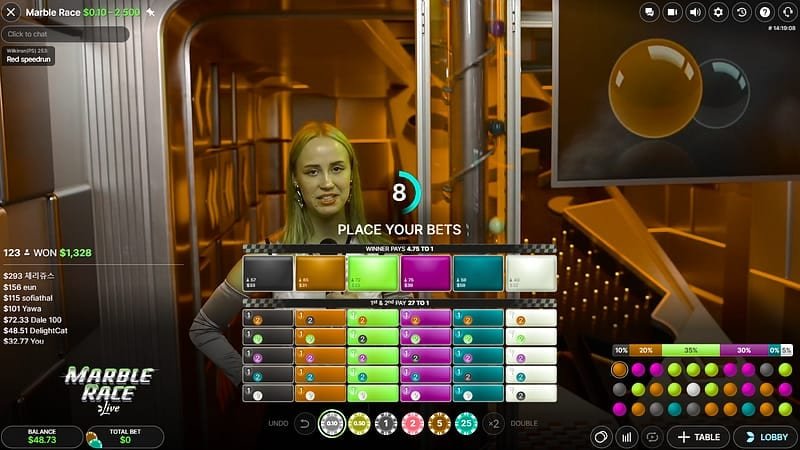Open the help question mark
The image size is (800, 450).
coord(764,12)
